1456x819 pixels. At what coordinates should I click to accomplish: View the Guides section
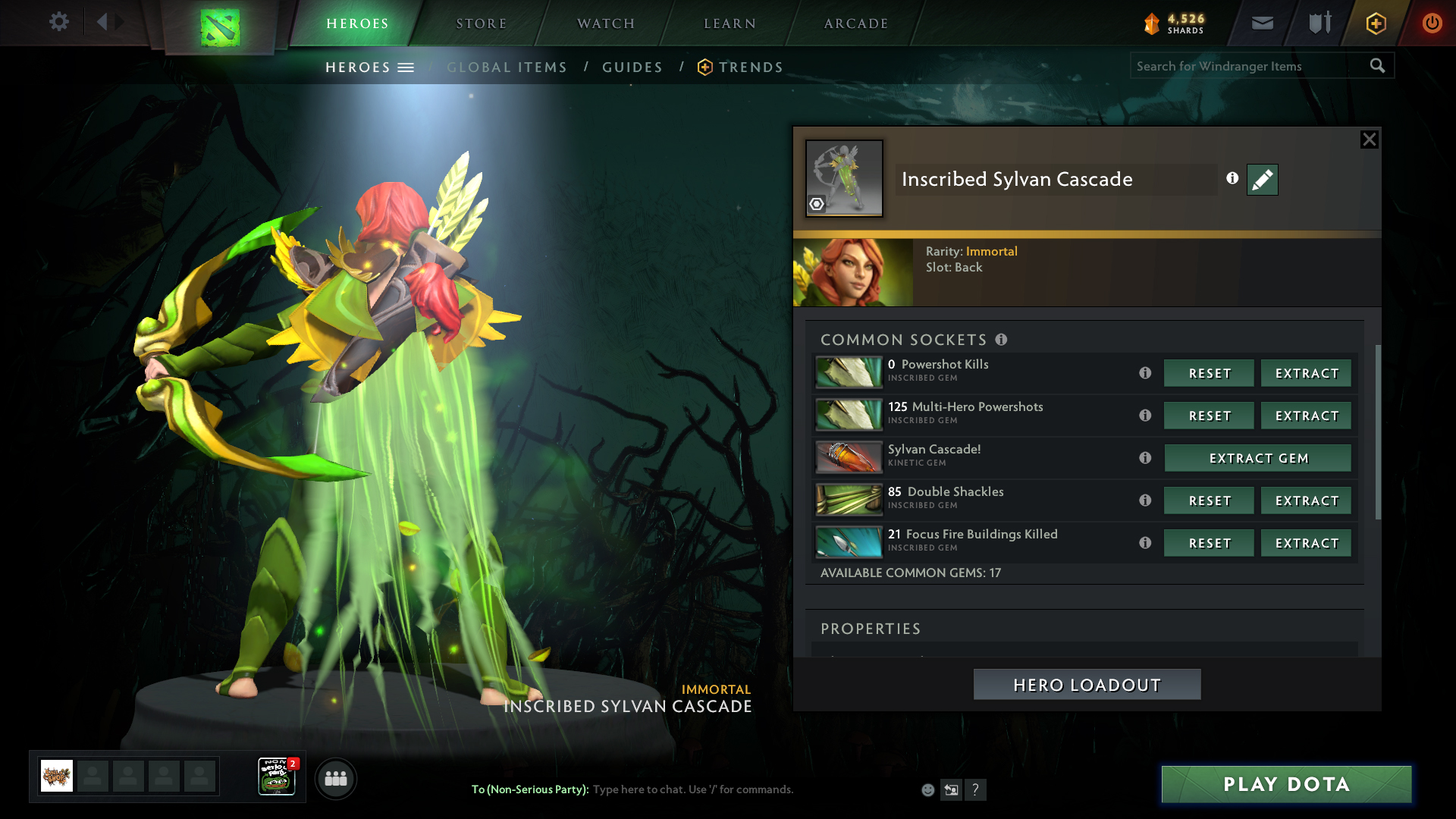[632, 67]
